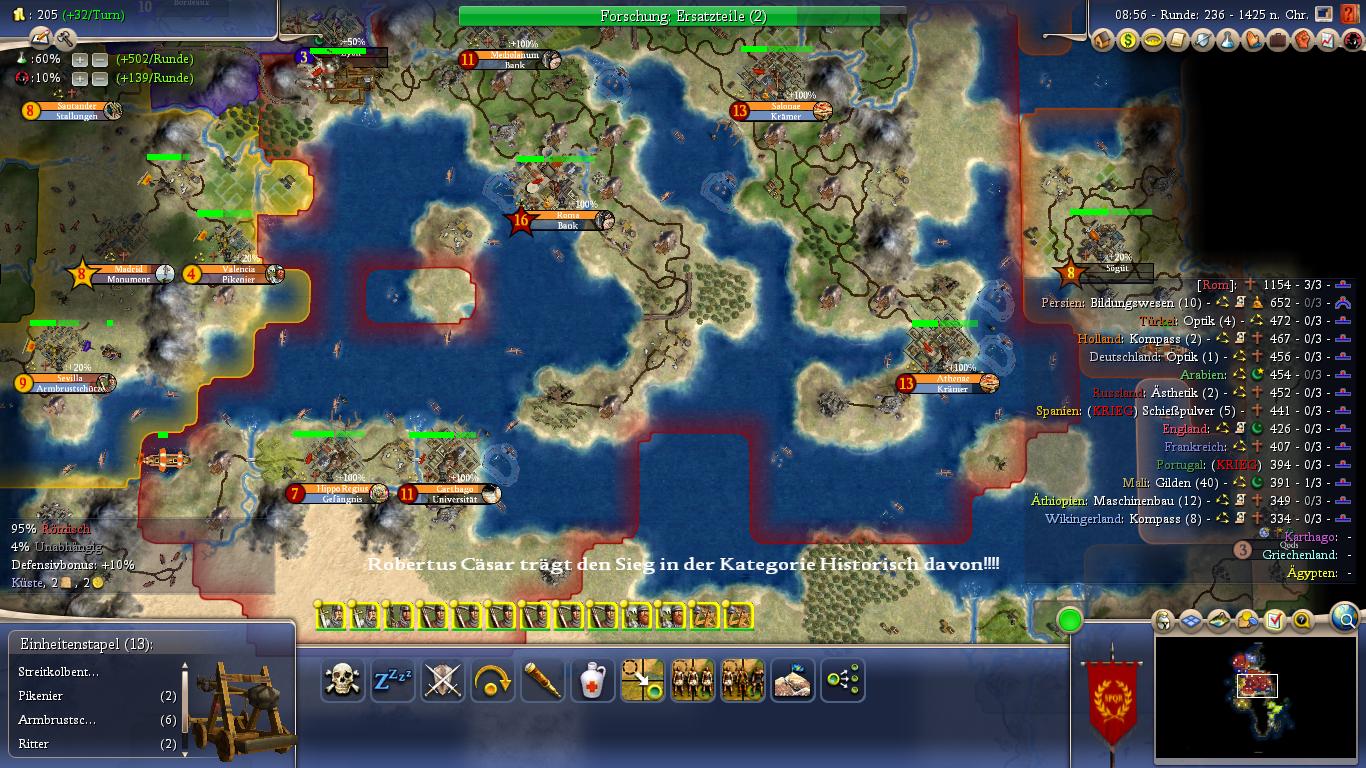Open the finance advisor dollar icon
The image size is (1366, 768).
[1128, 40]
